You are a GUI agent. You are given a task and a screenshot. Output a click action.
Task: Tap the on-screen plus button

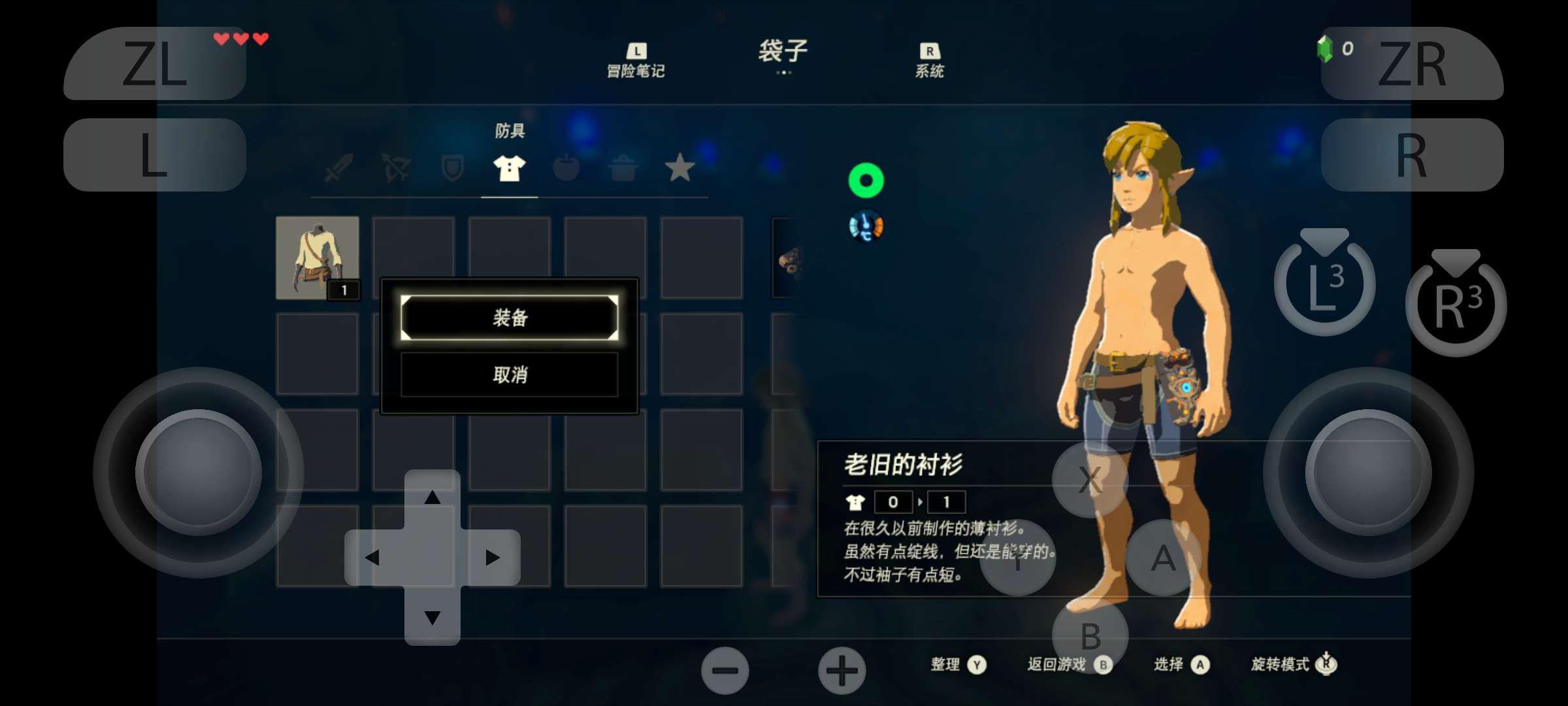point(842,671)
